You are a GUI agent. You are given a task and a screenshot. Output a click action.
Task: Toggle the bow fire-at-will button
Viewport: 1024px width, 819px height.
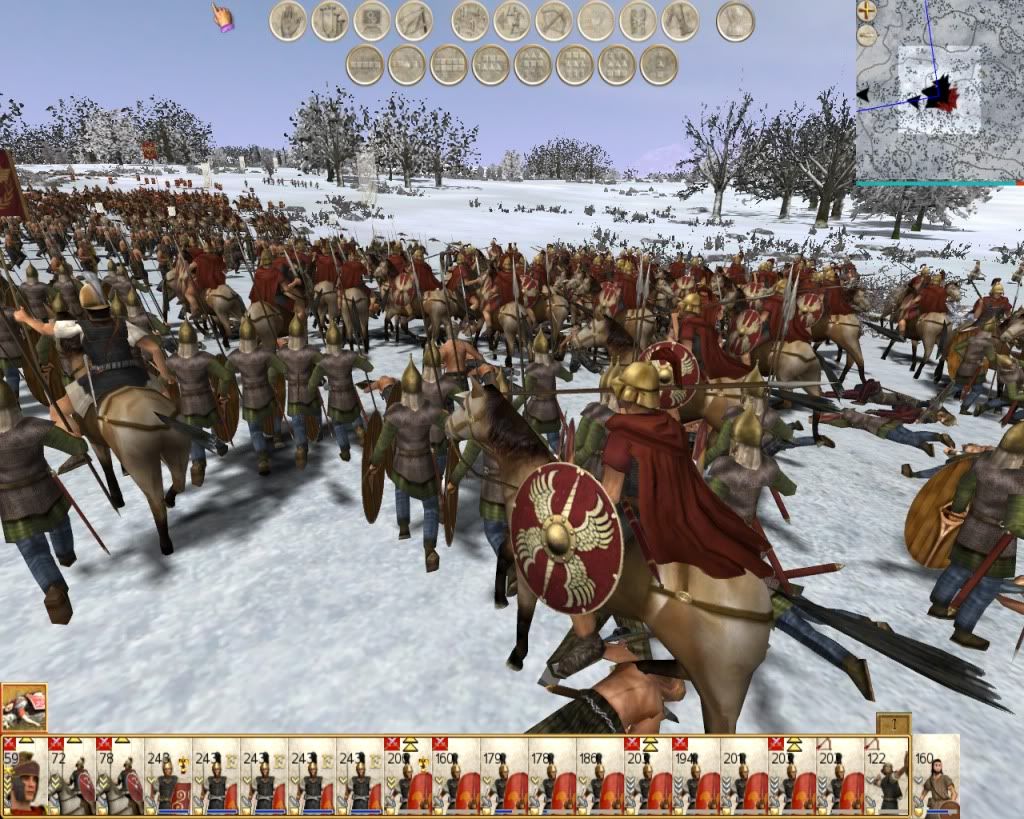(554, 21)
